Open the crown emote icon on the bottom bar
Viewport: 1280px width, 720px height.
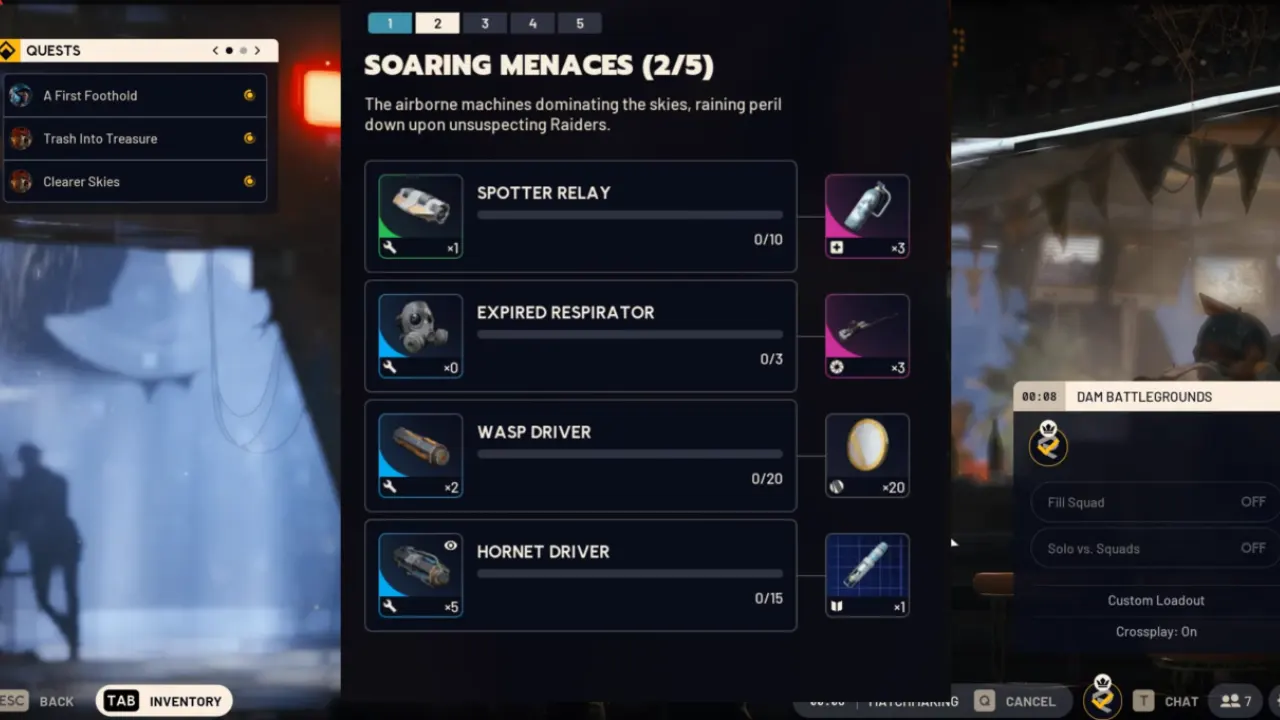(1102, 700)
